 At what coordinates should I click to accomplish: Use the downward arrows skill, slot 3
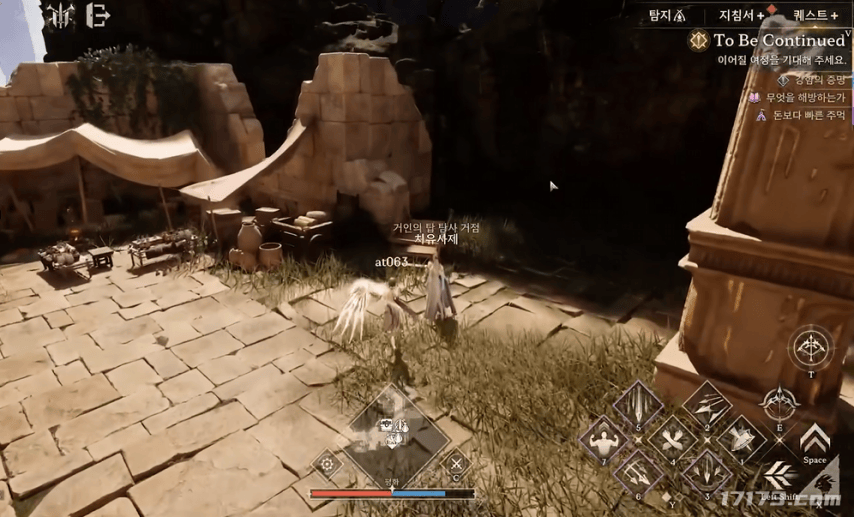(x=707, y=472)
